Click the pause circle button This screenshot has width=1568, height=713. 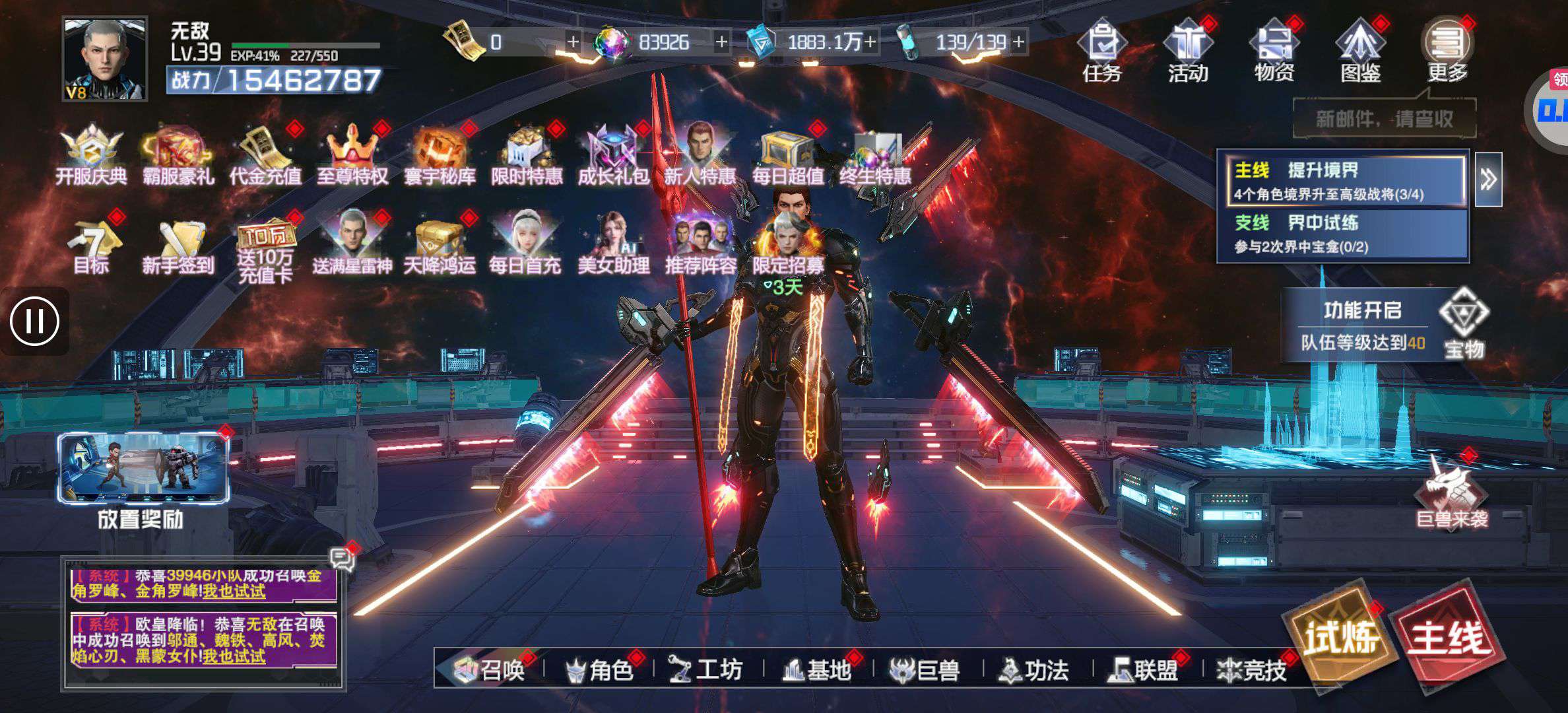click(x=34, y=322)
